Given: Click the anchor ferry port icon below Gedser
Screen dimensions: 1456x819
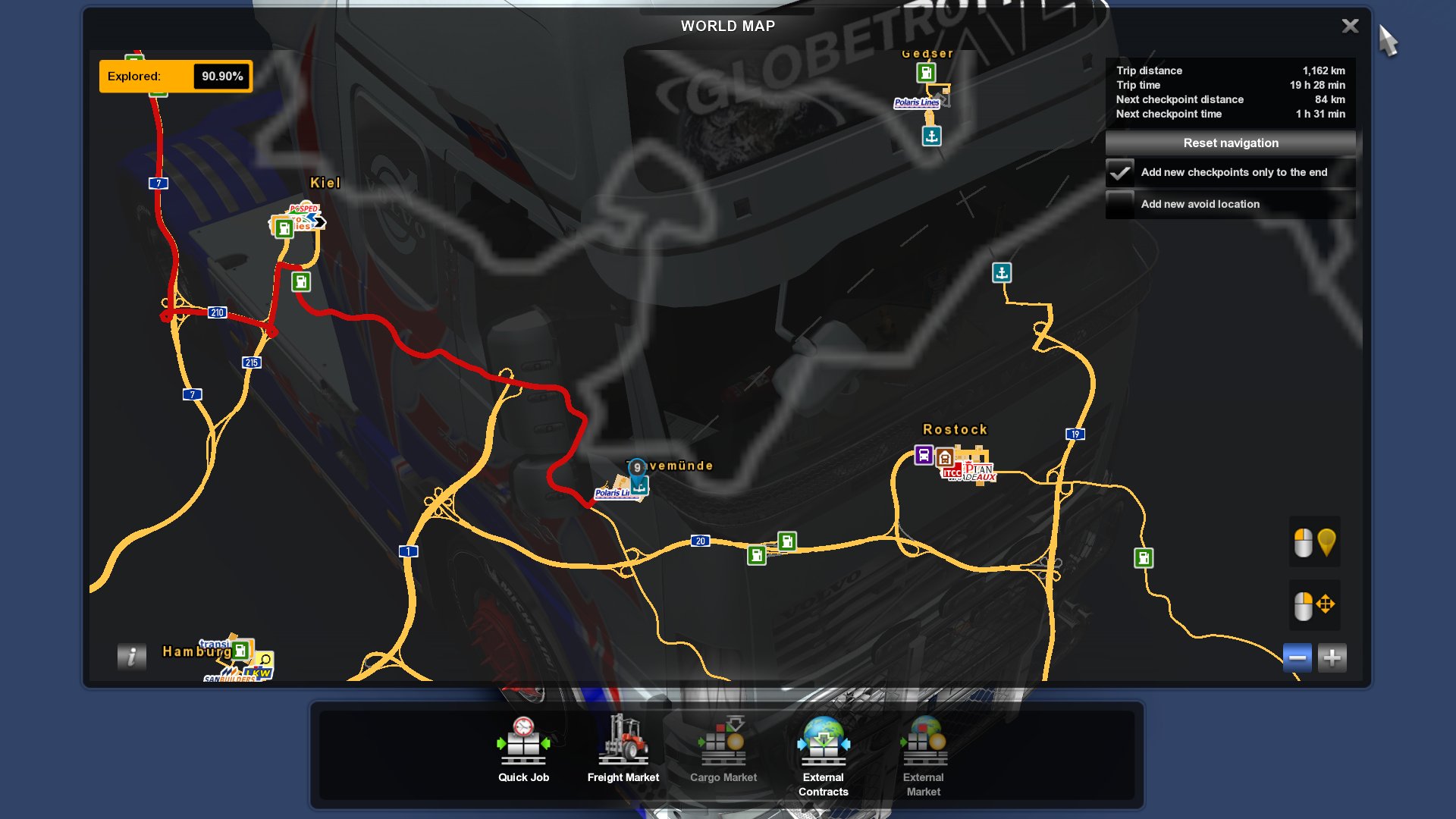Looking at the screenshot, I should click(930, 136).
